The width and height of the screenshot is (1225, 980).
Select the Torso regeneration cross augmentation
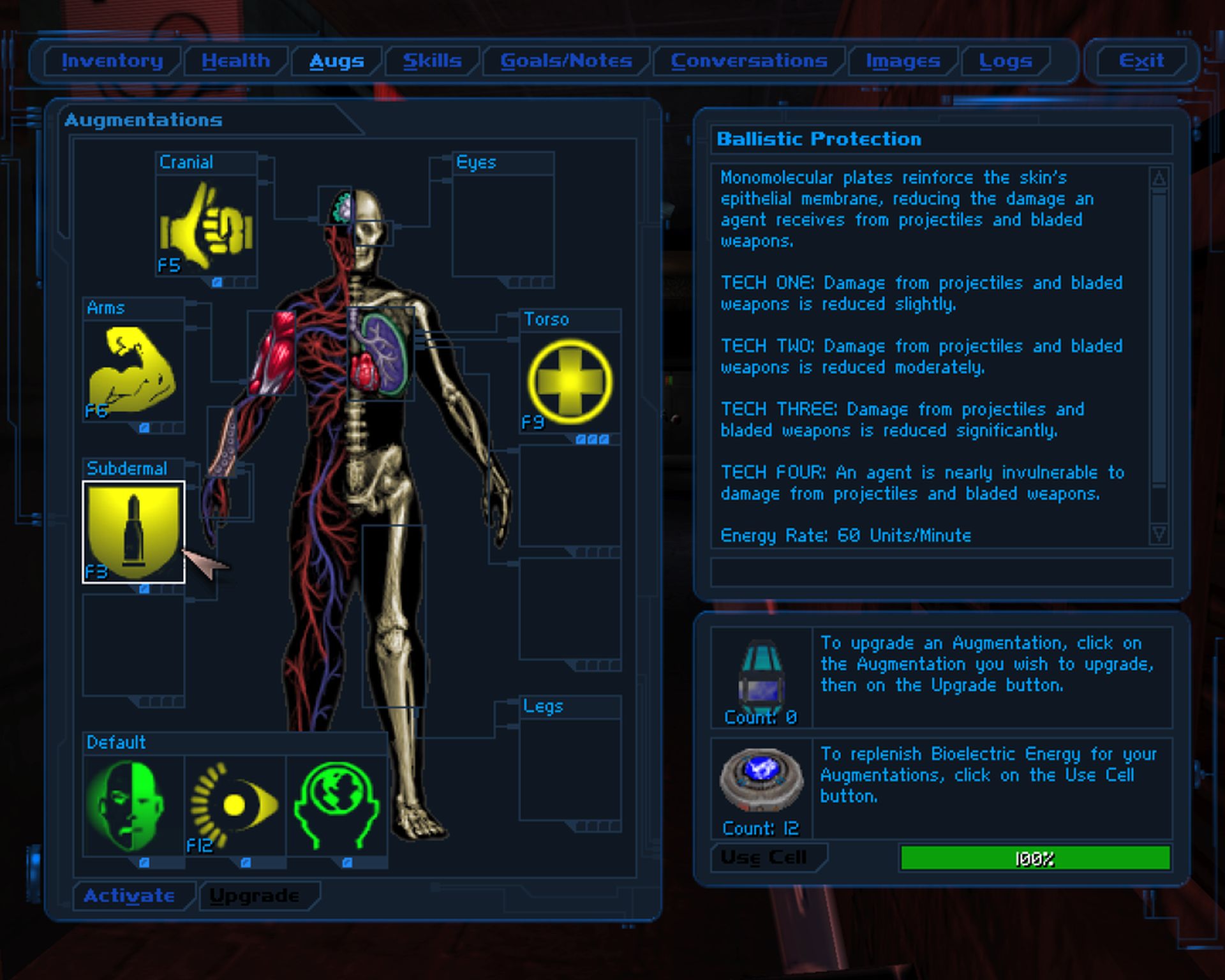[570, 382]
